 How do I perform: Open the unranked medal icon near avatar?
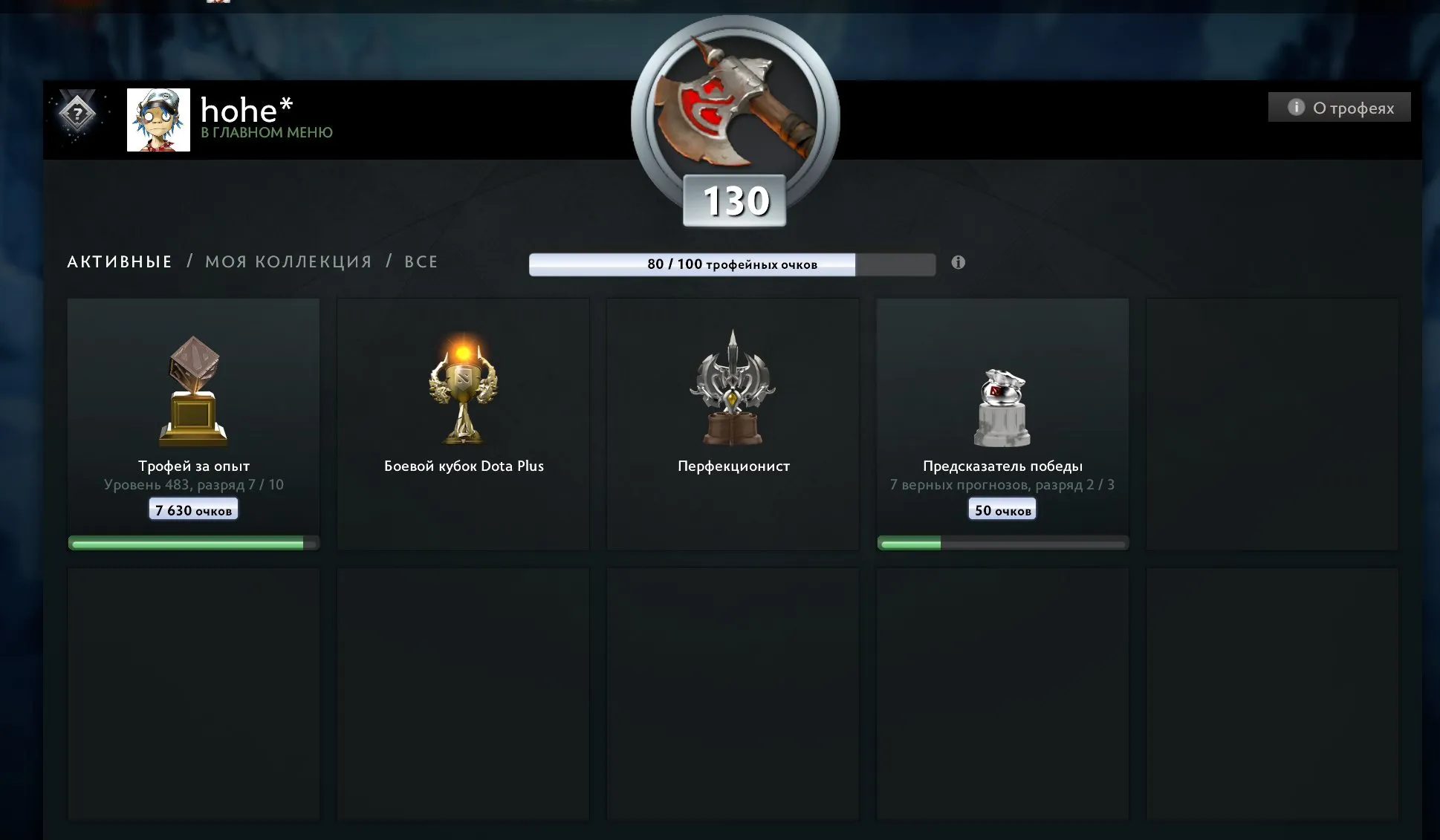click(x=78, y=113)
